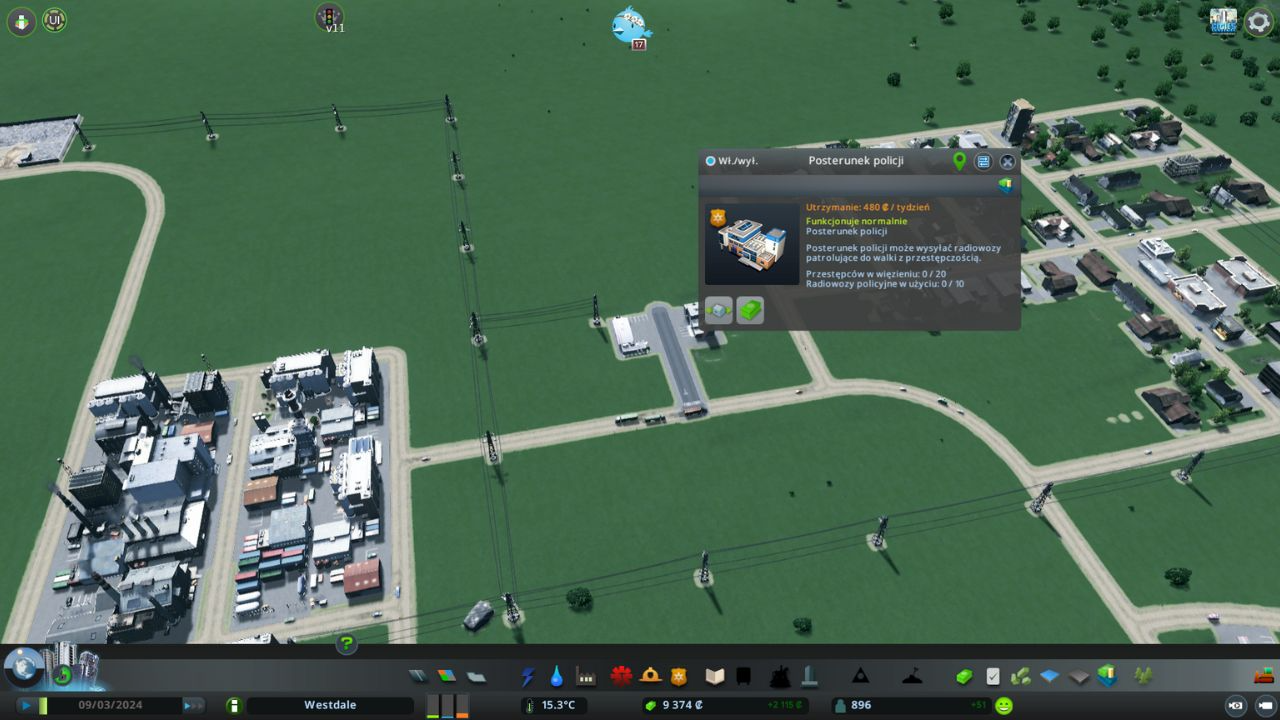Click the blue Chirper bird icon
Viewport: 1280px width, 720px height.
(631, 25)
